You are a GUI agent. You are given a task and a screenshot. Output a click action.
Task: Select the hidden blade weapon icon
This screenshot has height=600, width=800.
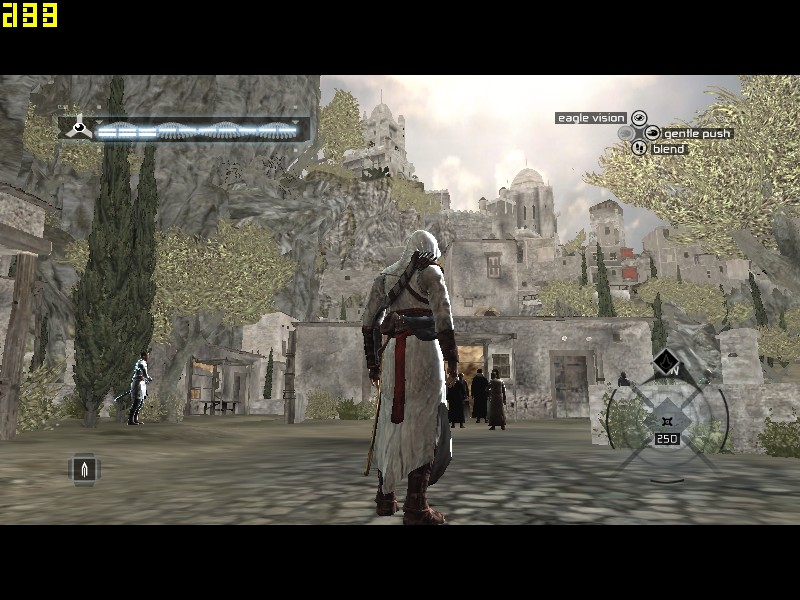[85, 468]
